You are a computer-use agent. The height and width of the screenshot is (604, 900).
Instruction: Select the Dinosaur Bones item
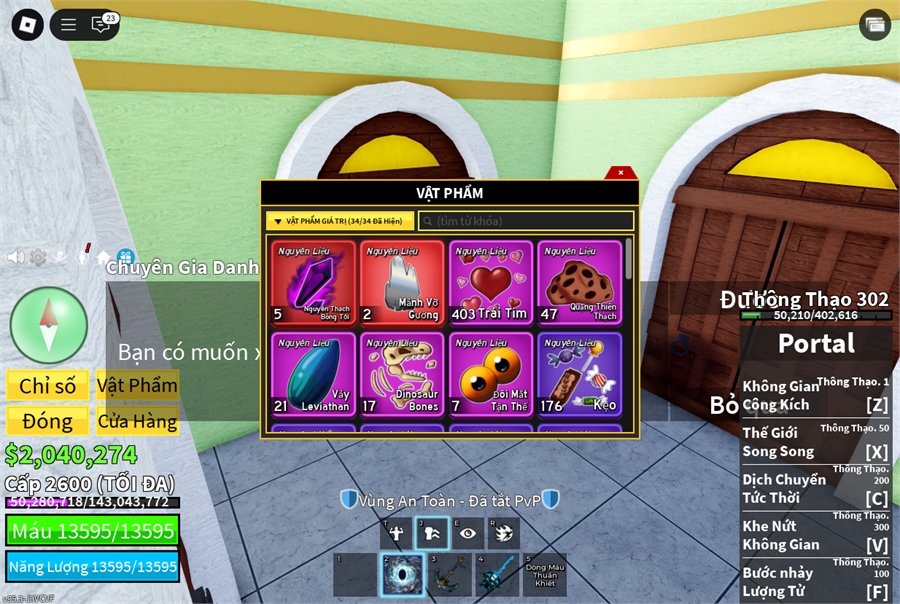point(402,374)
